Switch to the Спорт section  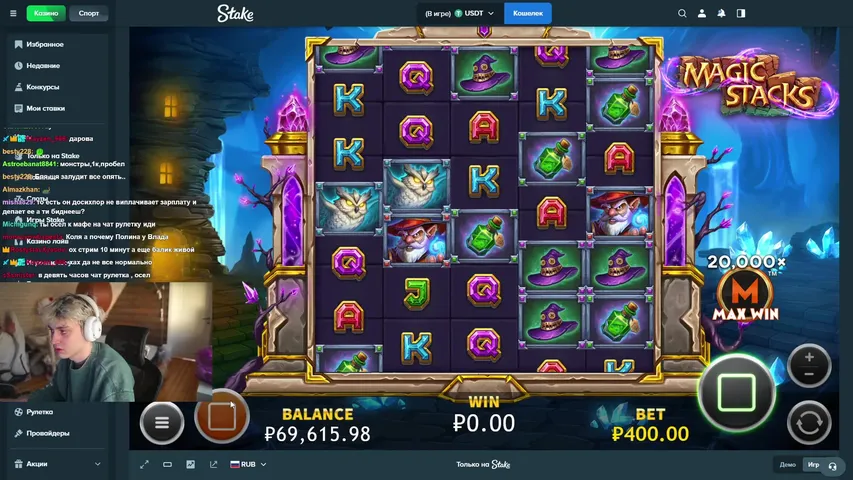click(89, 13)
